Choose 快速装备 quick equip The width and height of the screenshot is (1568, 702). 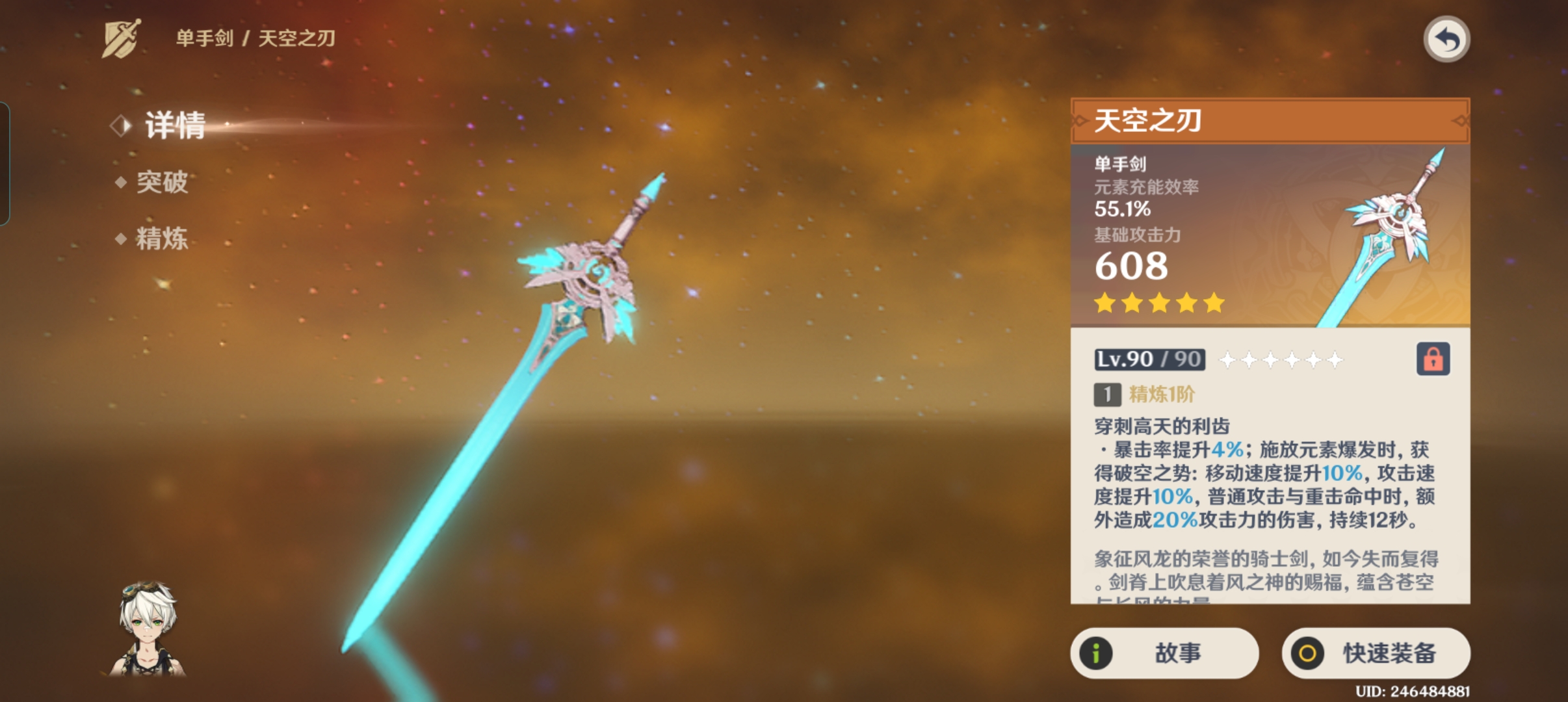point(1376,653)
